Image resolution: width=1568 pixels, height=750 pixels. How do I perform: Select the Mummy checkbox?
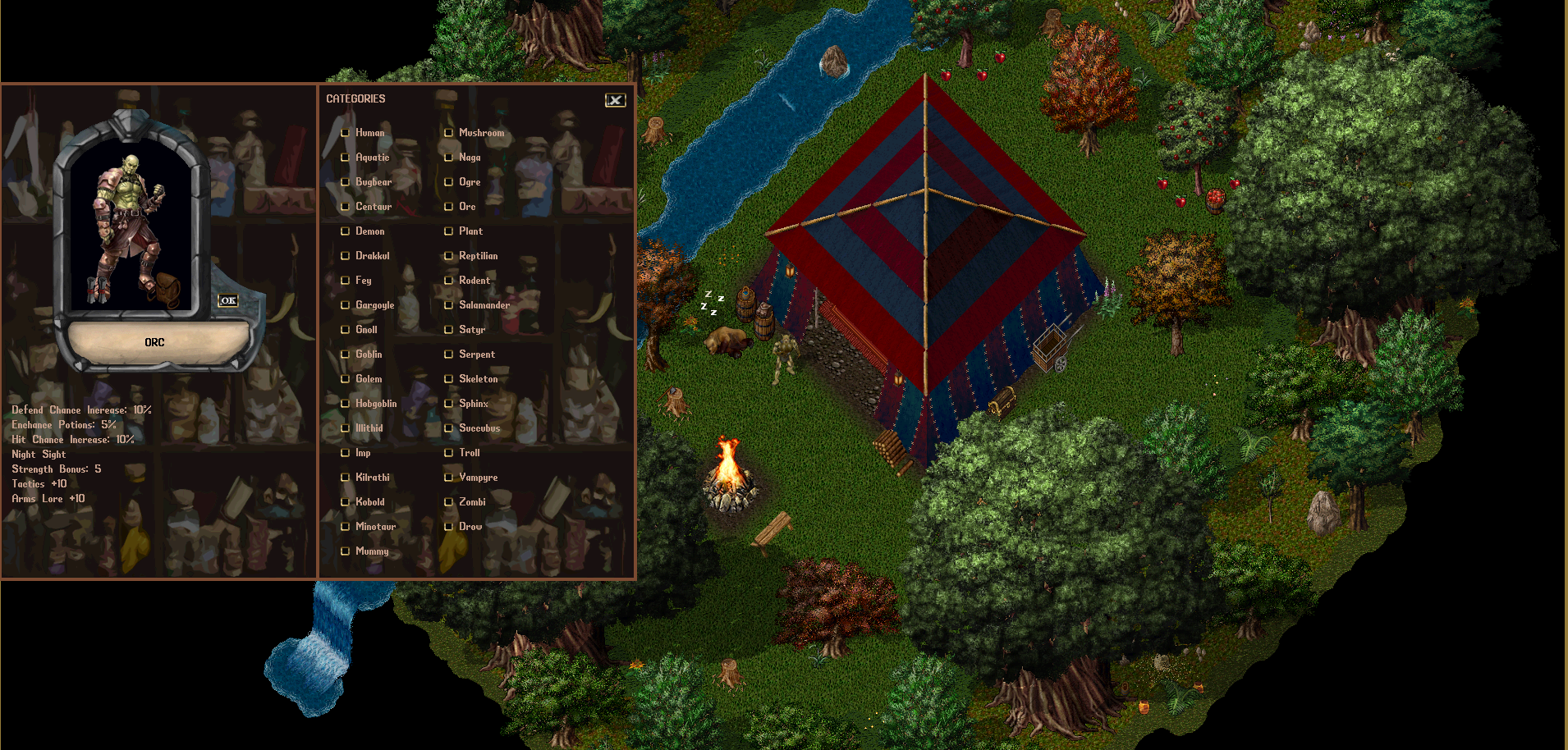coord(345,551)
